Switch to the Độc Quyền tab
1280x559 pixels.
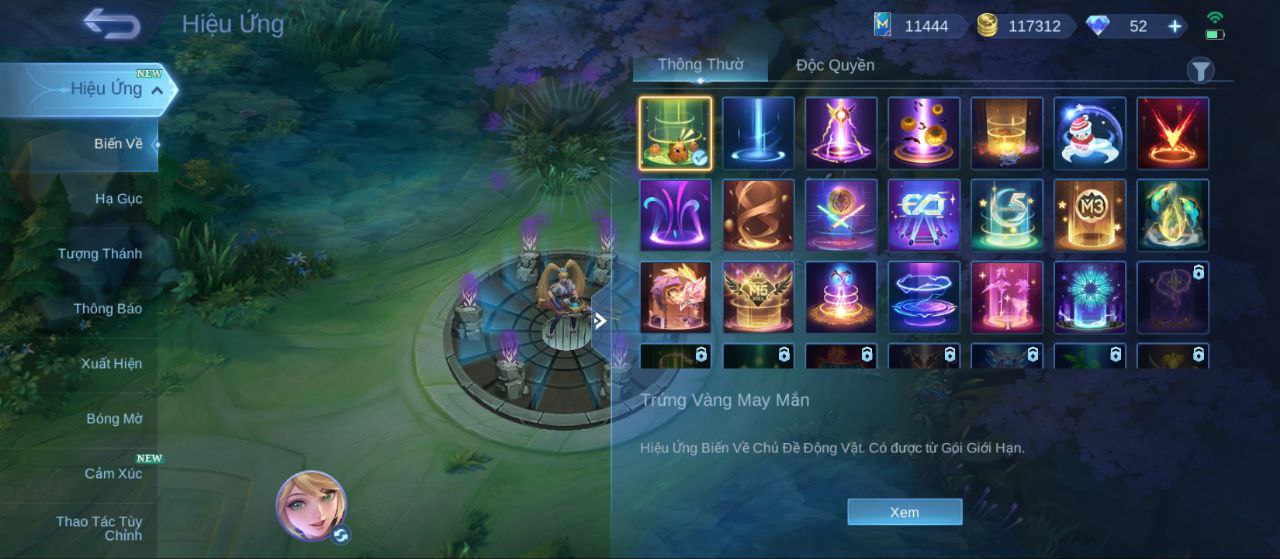[835, 66]
